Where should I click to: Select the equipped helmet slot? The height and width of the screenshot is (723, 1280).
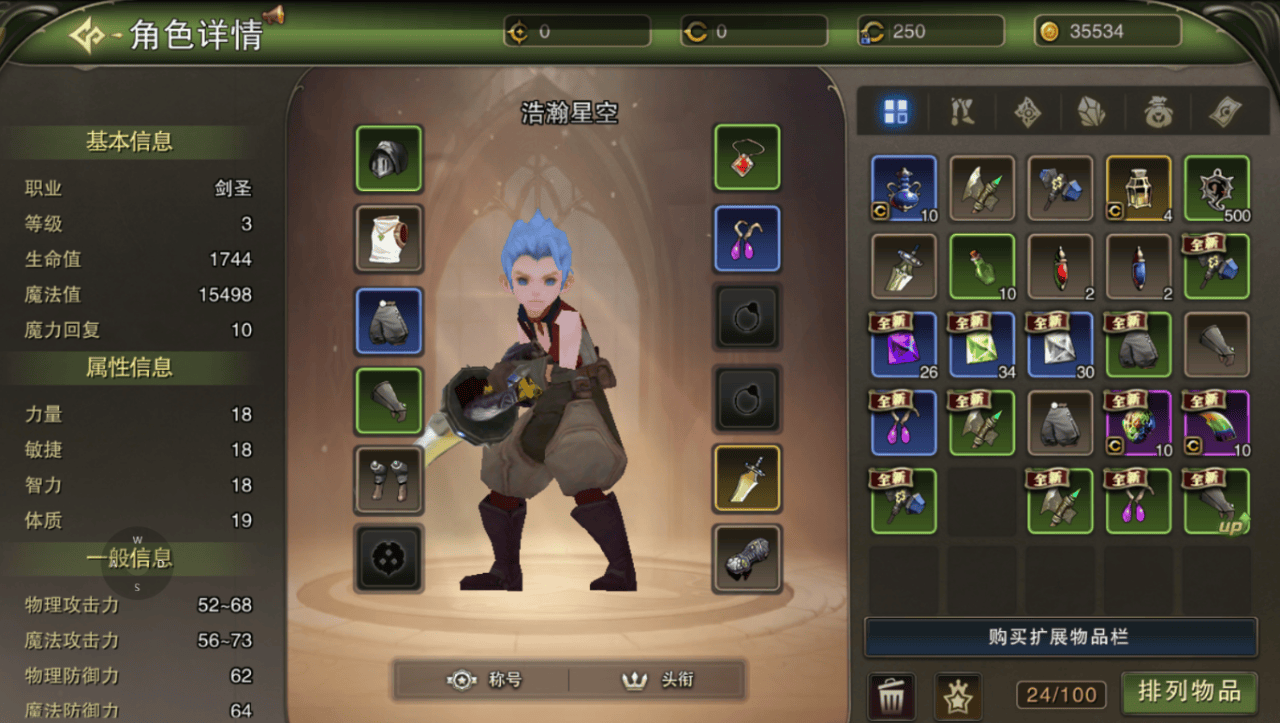(x=389, y=158)
